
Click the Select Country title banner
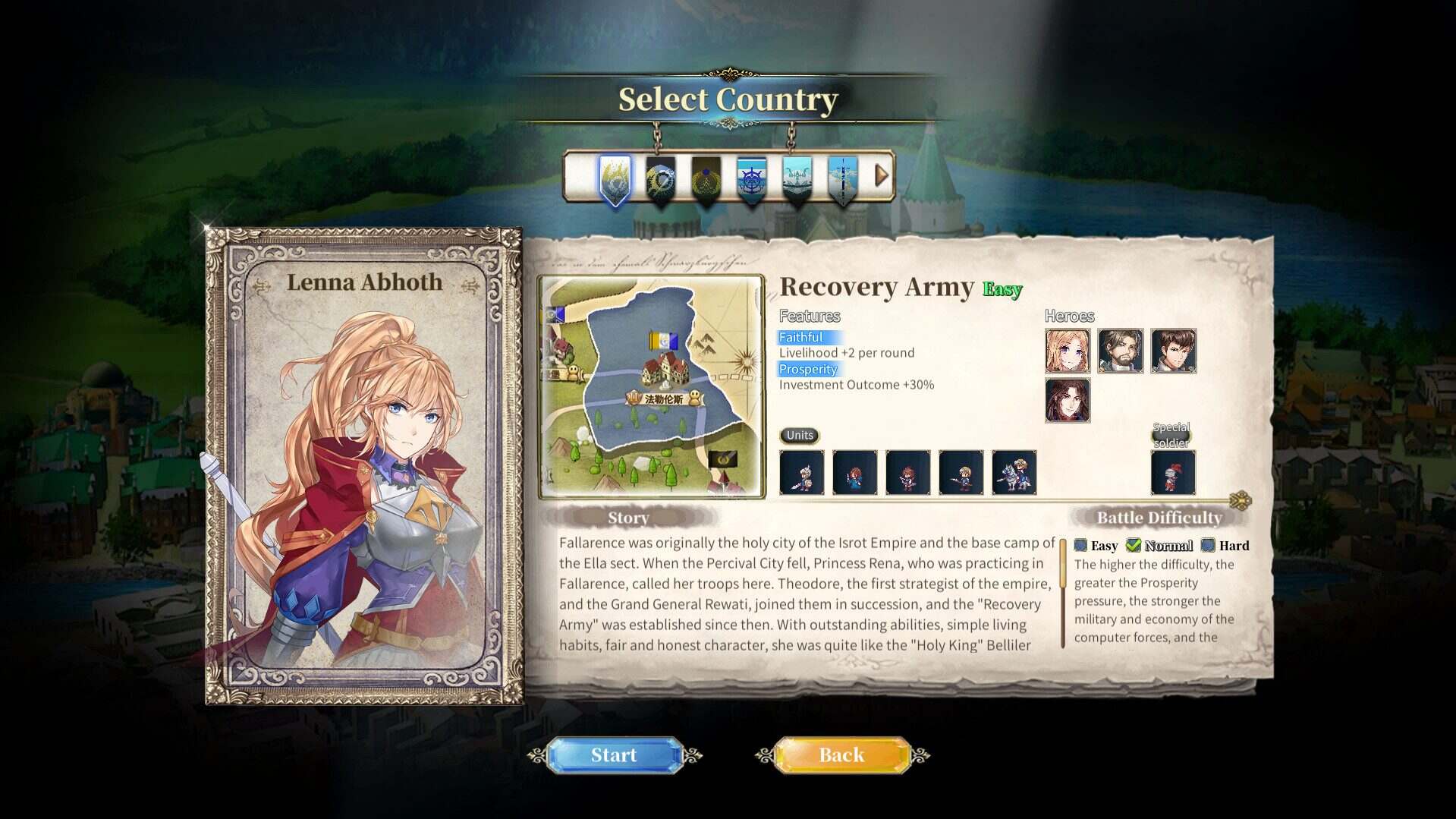[x=727, y=99]
